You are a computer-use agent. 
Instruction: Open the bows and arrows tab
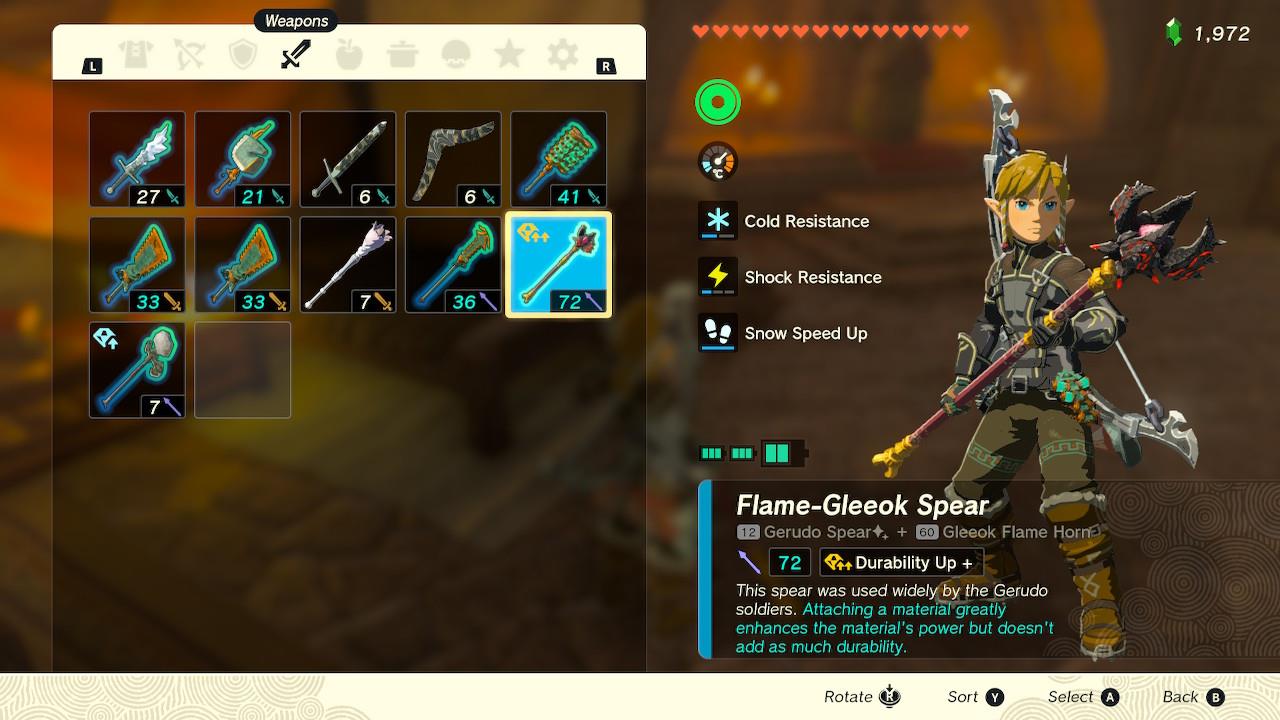tap(189, 55)
